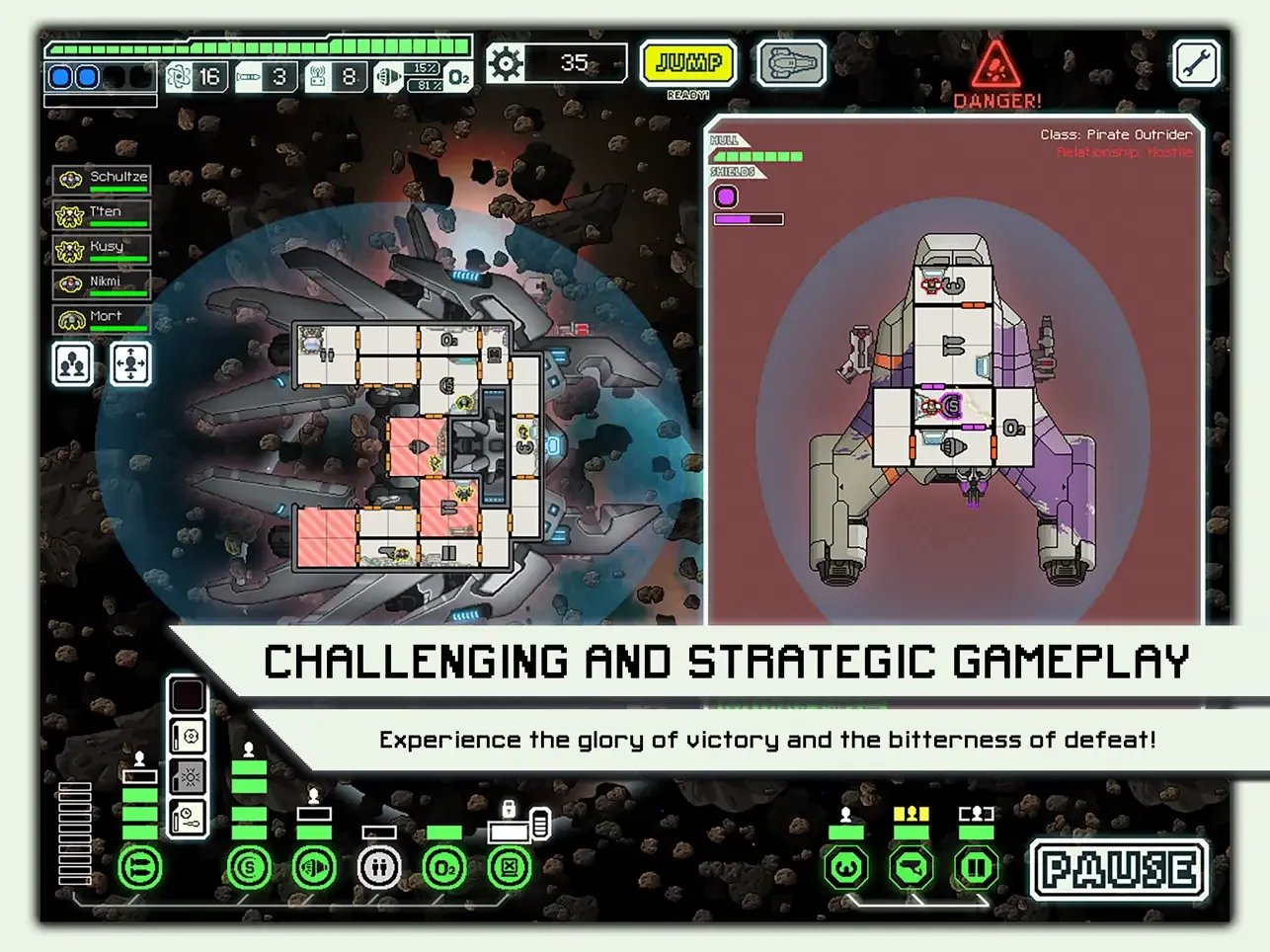Select crew member Mort

coord(102,319)
